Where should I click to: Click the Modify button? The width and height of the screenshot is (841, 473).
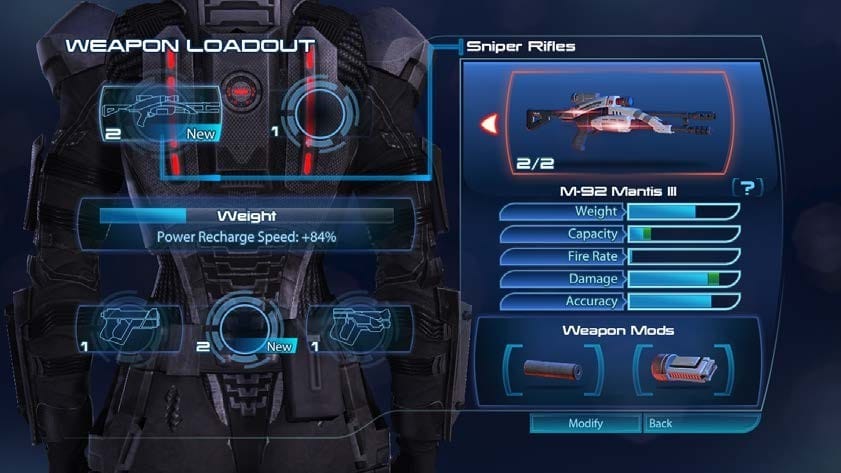point(585,423)
